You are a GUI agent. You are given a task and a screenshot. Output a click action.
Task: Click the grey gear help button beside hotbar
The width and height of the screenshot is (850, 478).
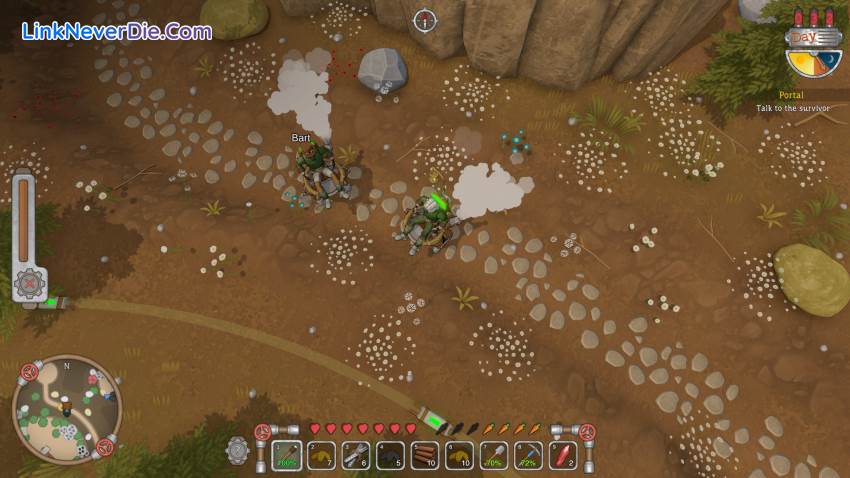238,450
